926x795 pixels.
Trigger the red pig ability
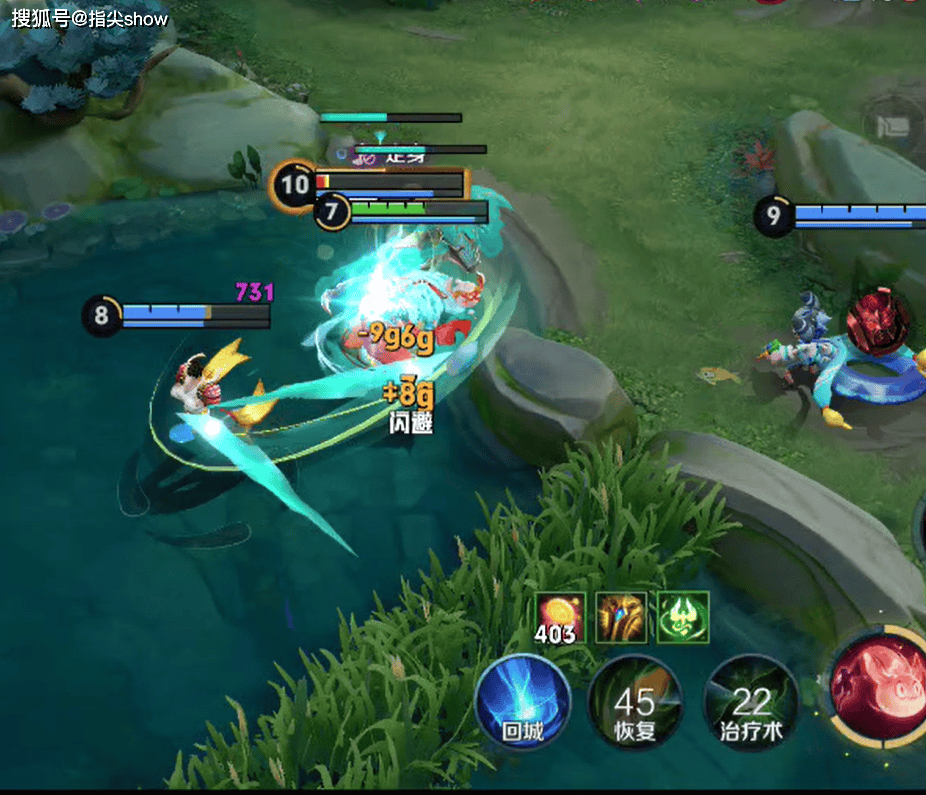coord(880,690)
